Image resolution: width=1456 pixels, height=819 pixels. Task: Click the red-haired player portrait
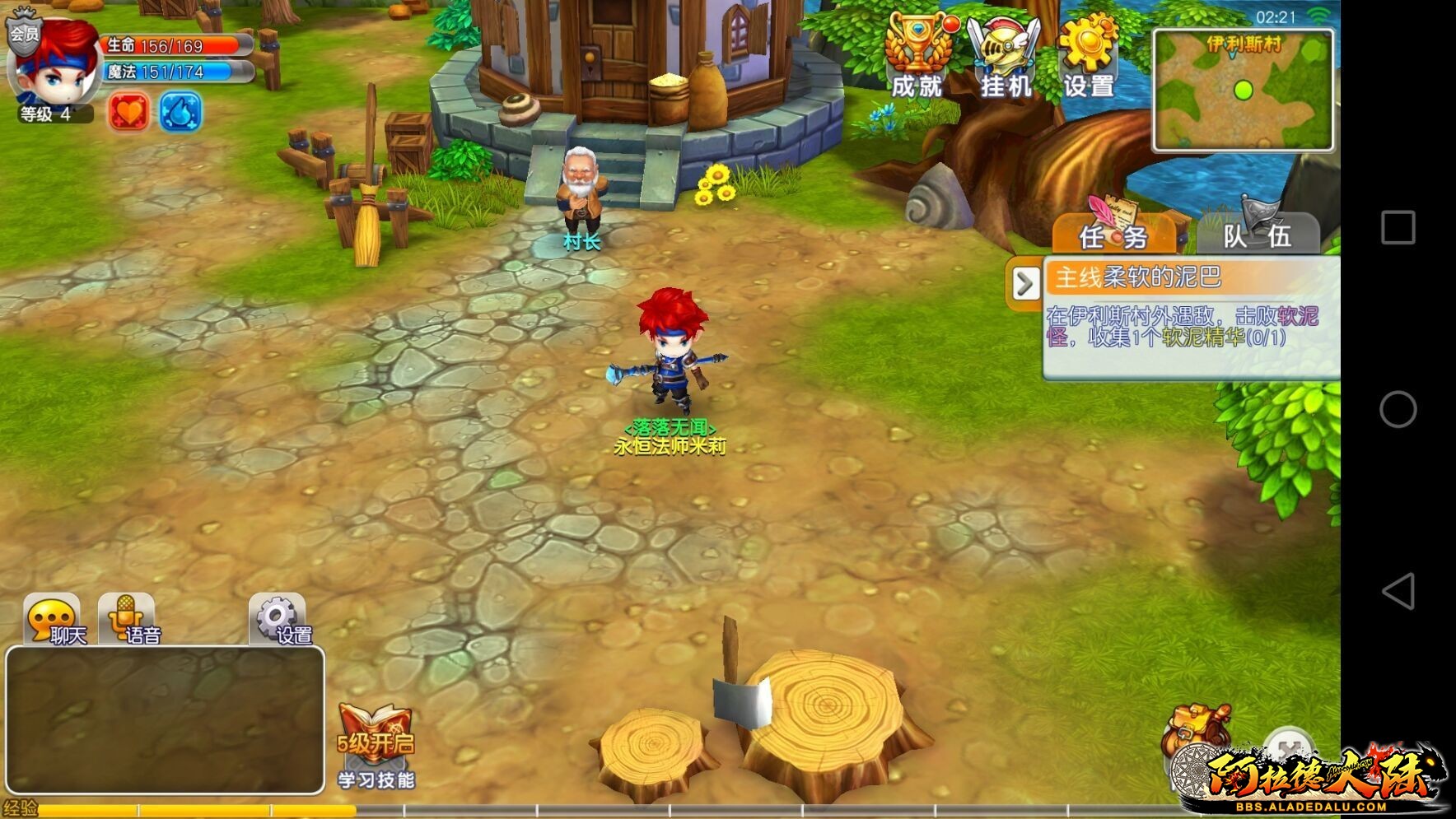point(54,67)
